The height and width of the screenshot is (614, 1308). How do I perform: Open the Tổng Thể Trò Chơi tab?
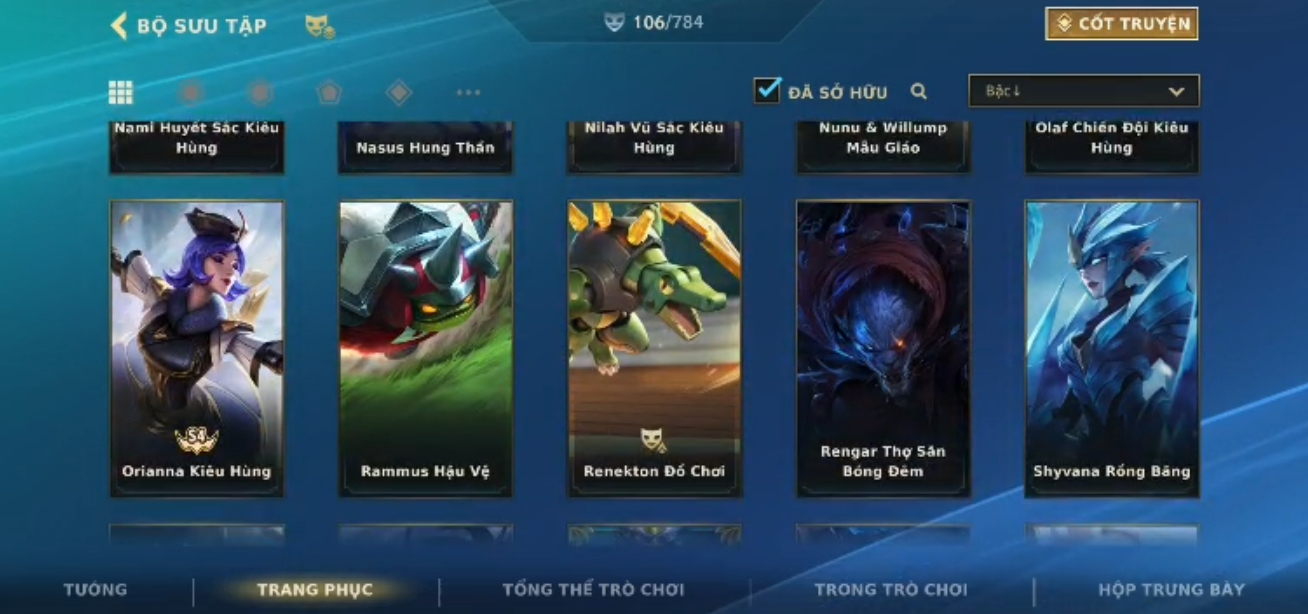[593, 590]
